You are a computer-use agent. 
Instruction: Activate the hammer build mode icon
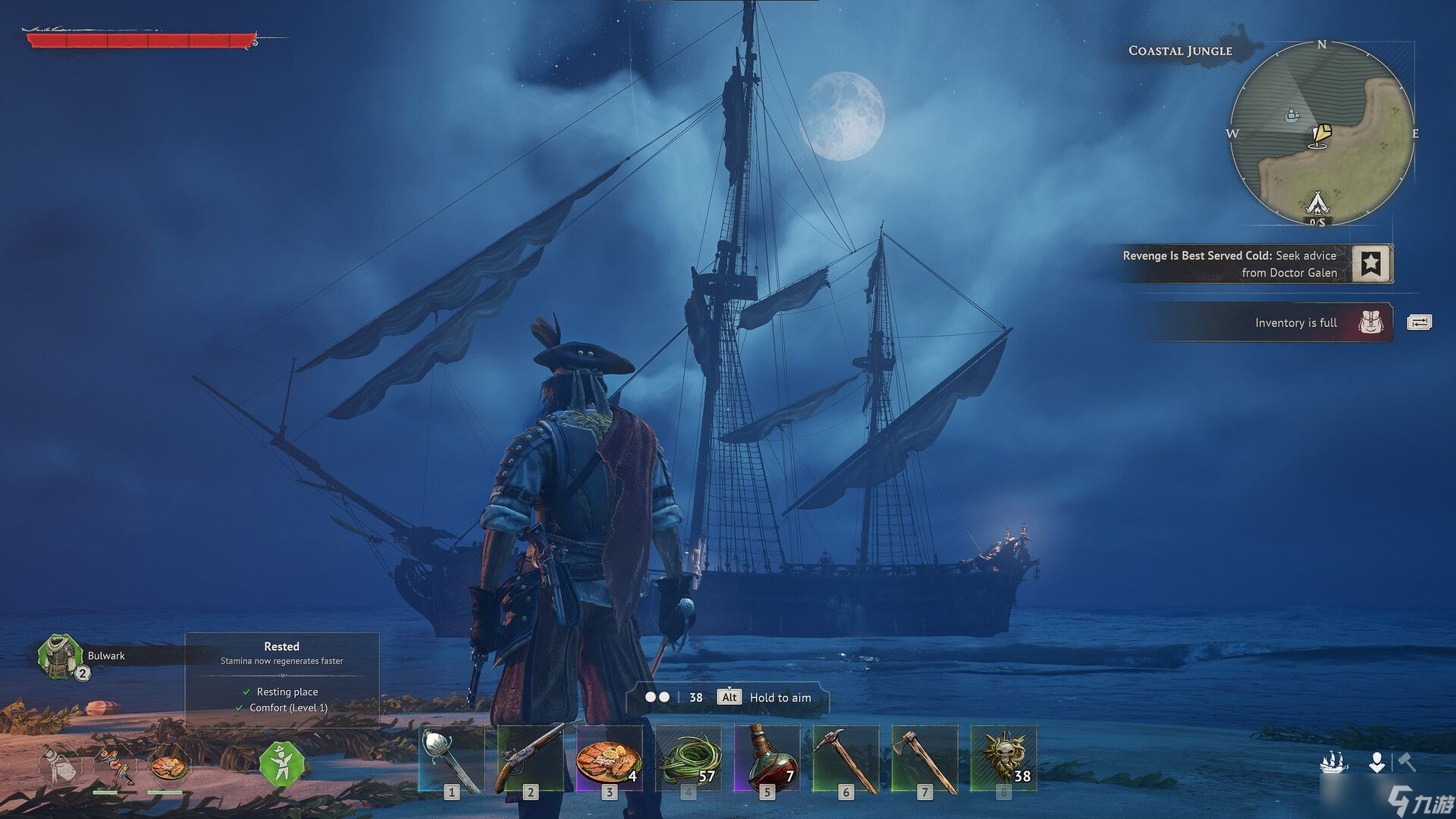(1407, 761)
